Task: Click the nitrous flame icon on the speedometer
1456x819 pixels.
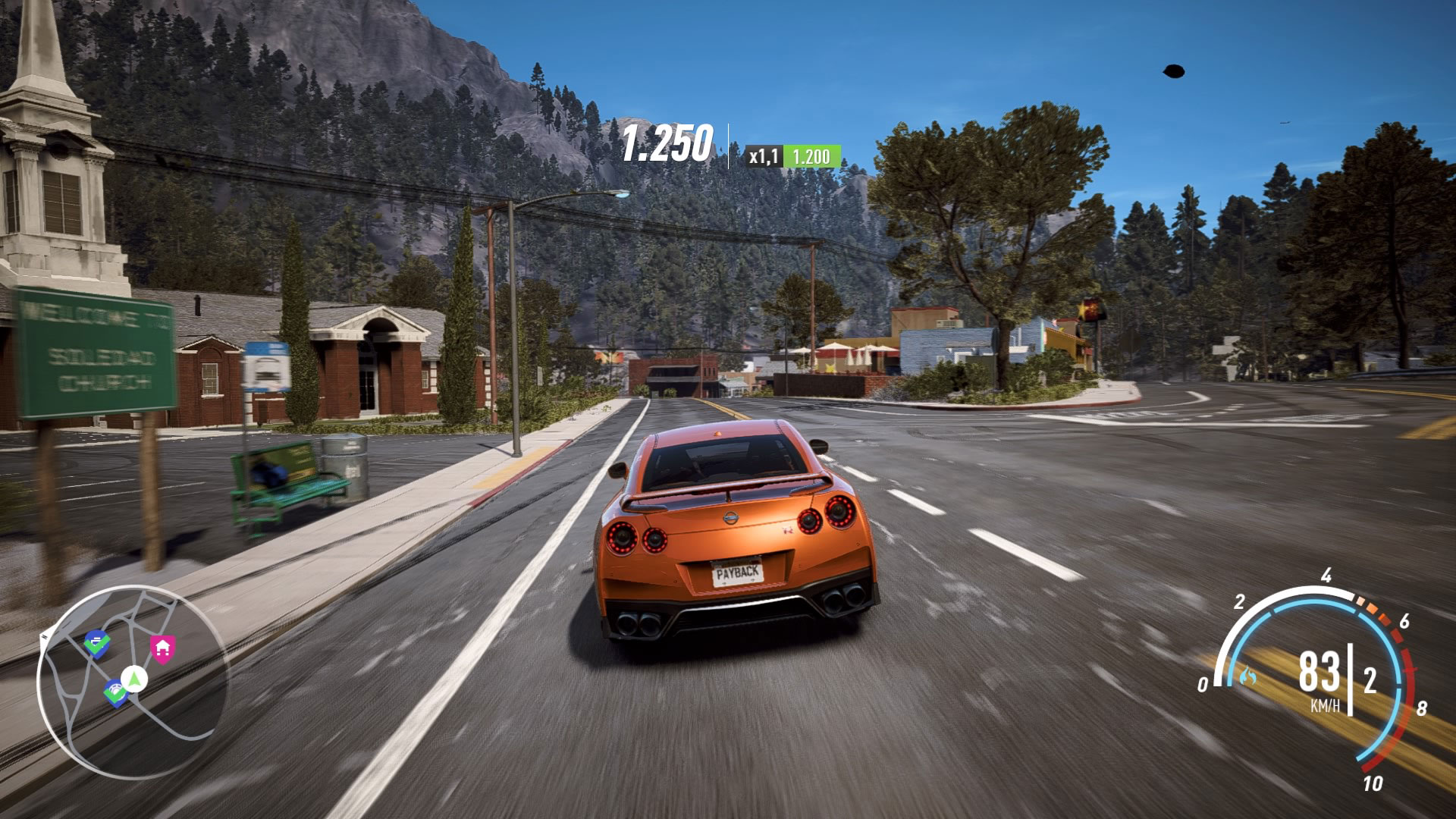Action: click(1247, 675)
